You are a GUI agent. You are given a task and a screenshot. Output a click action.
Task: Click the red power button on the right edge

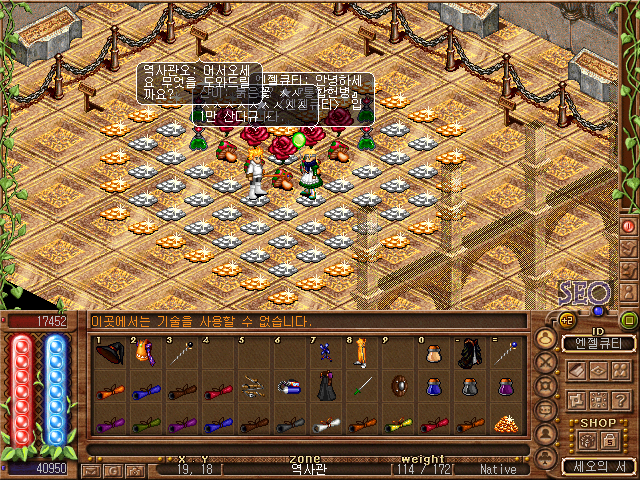(629, 226)
